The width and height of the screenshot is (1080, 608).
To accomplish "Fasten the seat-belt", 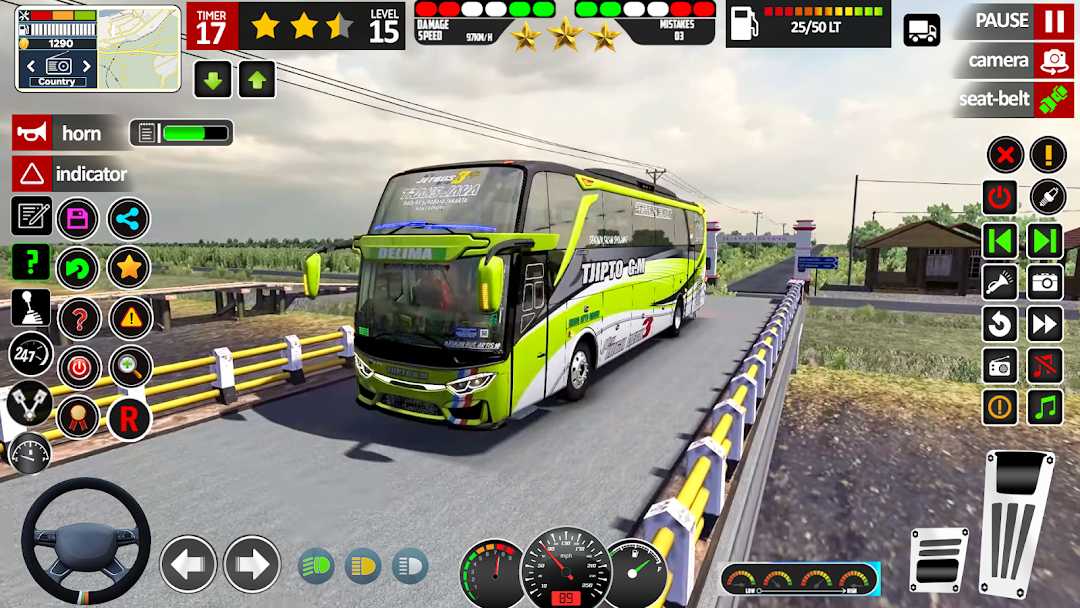I will [1053, 99].
